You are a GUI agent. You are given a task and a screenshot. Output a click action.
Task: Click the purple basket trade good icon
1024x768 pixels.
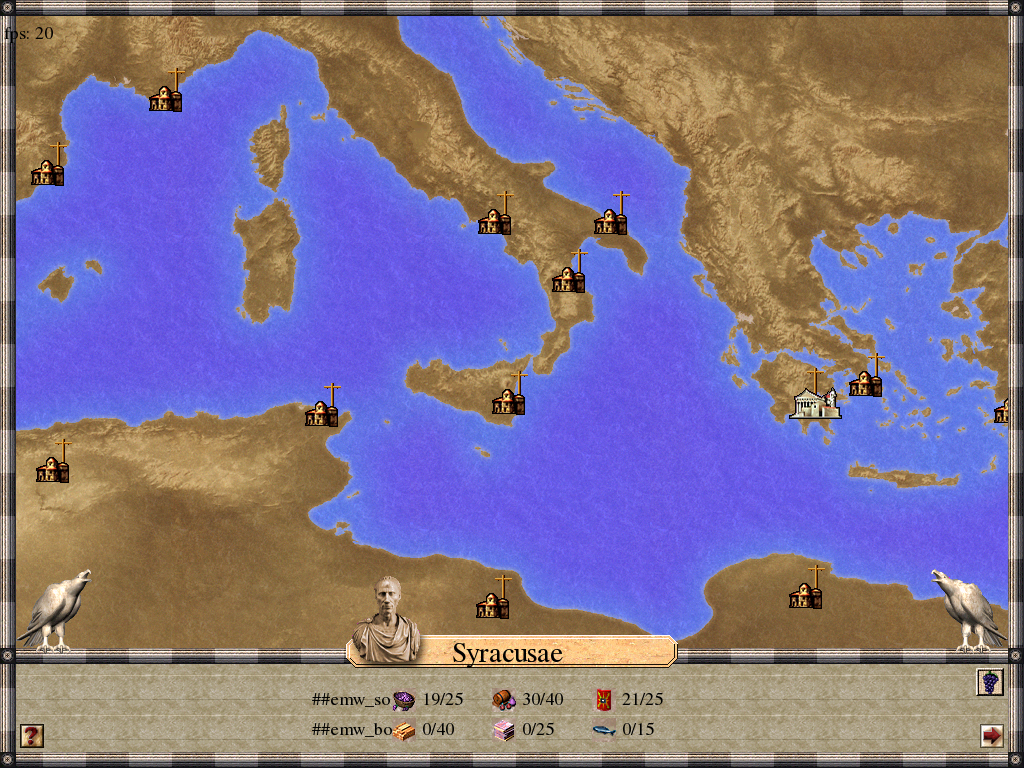(x=404, y=700)
